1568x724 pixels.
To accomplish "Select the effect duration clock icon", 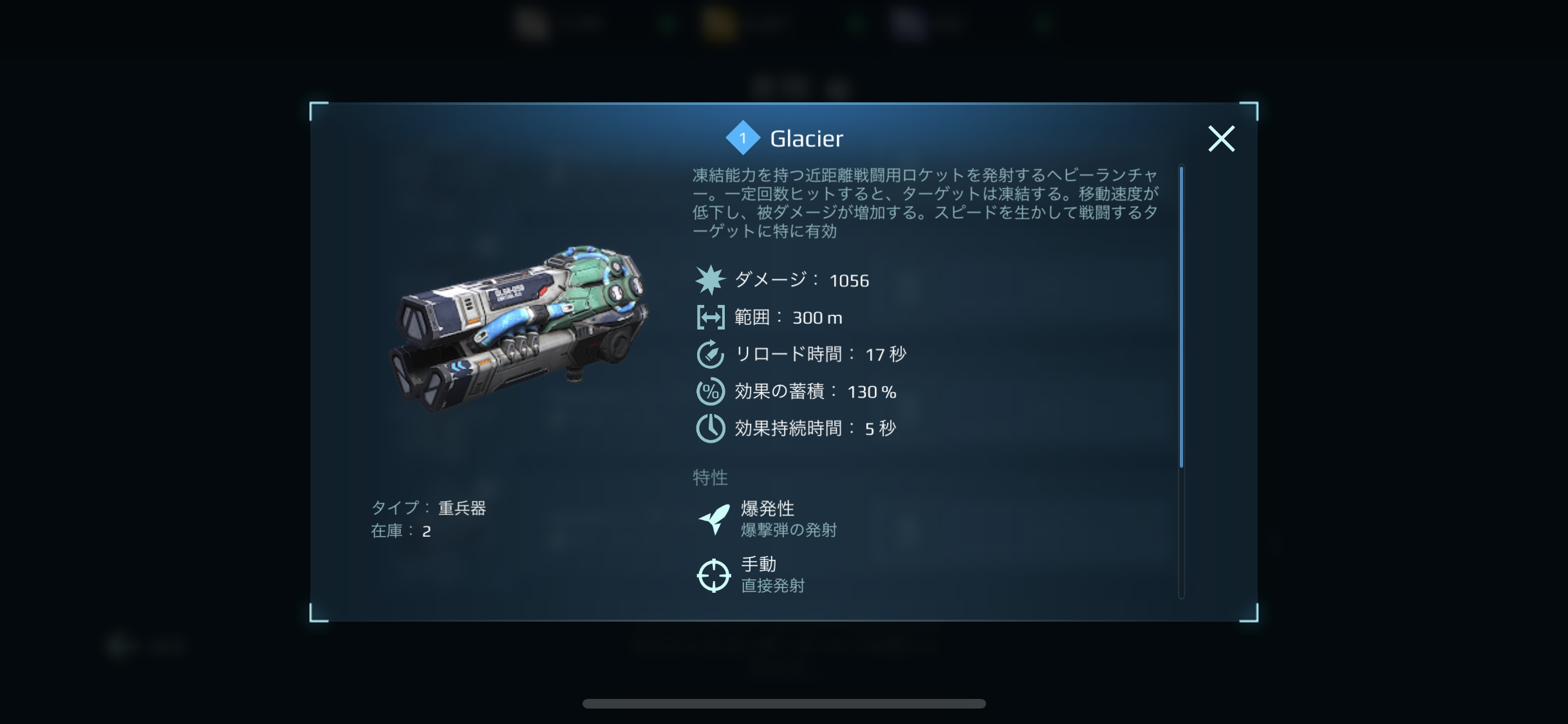I will [711, 427].
